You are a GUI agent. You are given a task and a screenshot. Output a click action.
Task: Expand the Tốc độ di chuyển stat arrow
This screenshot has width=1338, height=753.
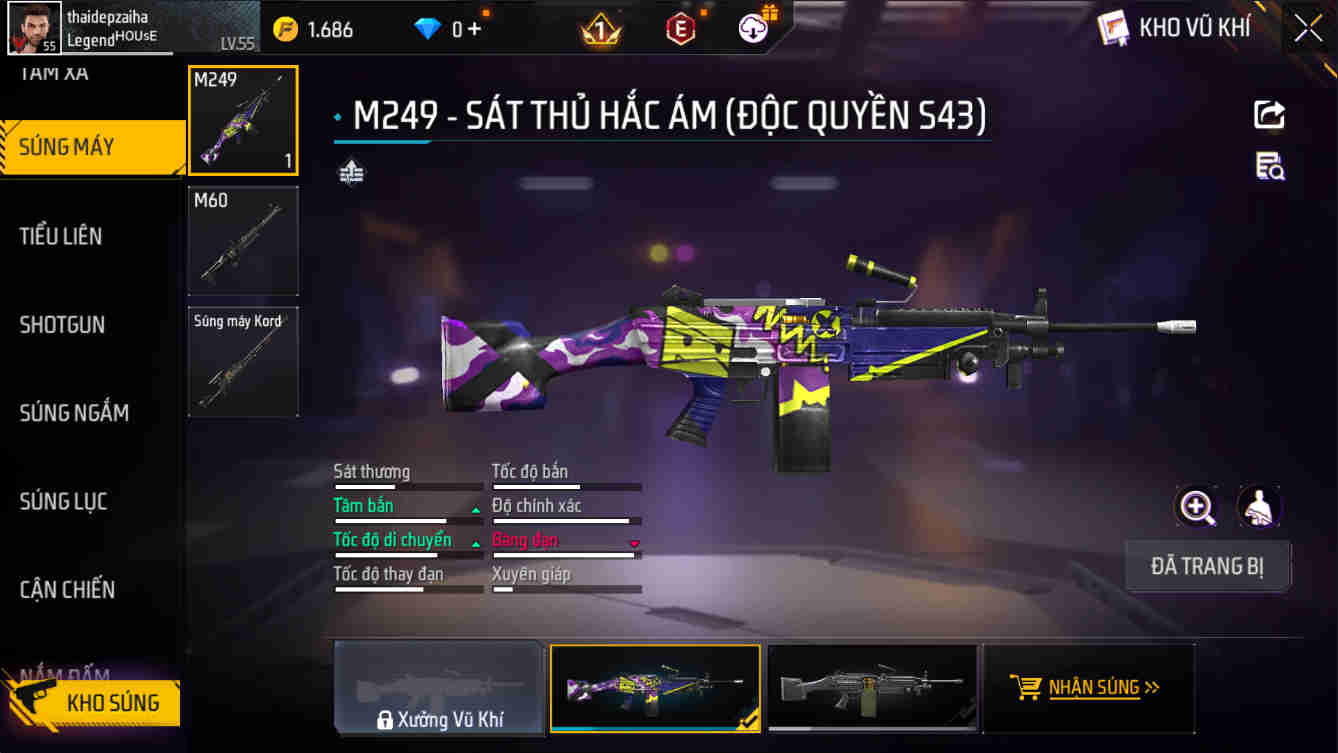tap(475, 545)
